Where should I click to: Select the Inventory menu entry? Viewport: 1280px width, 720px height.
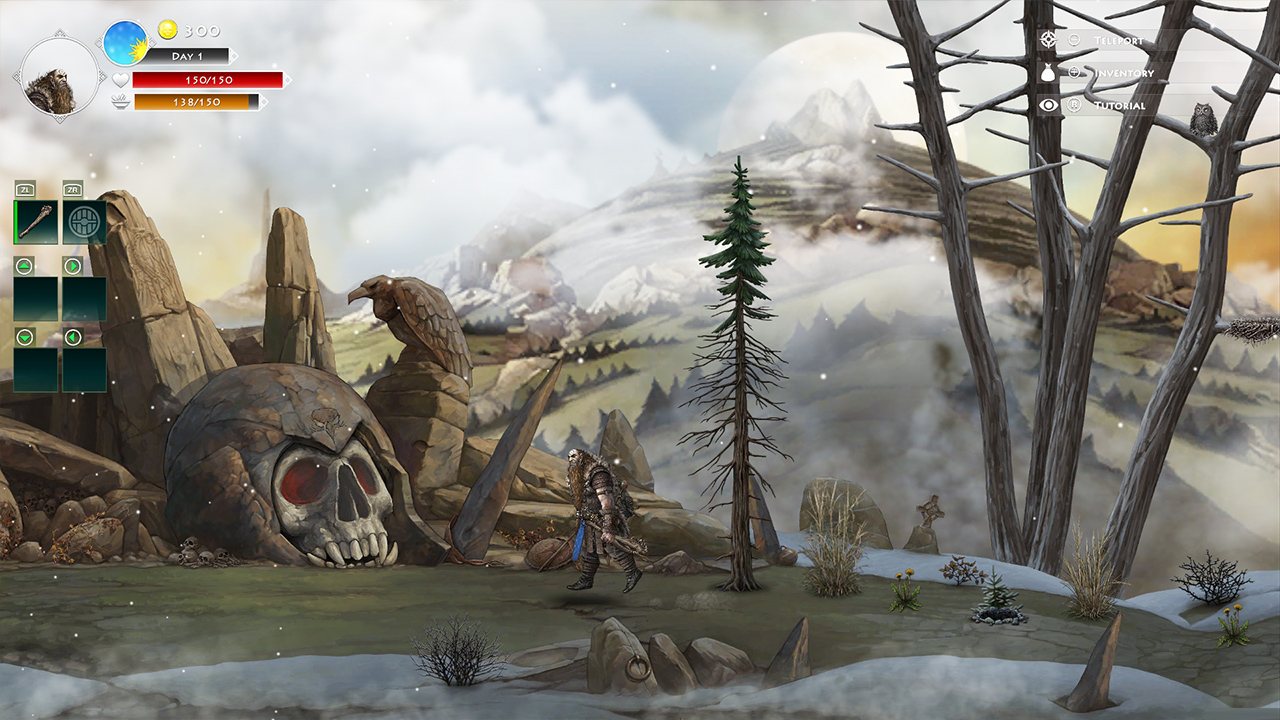pos(1122,72)
